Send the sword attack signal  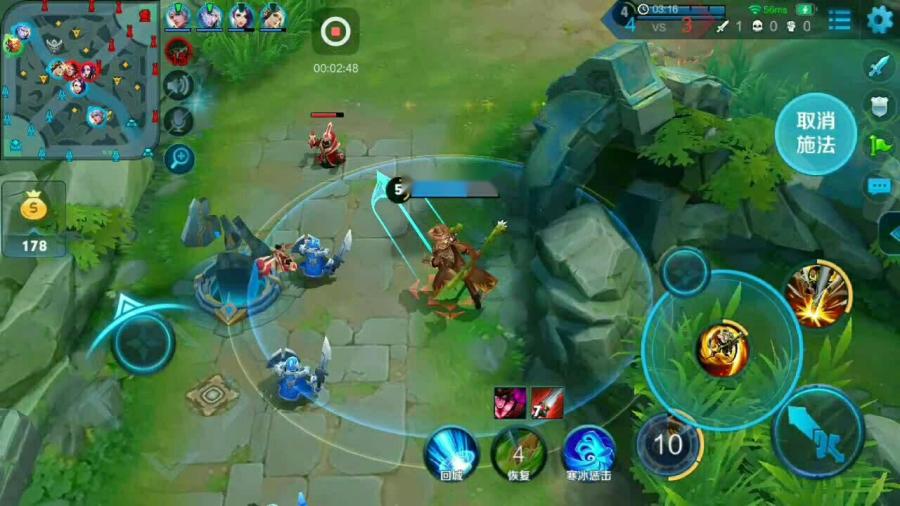(879, 67)
